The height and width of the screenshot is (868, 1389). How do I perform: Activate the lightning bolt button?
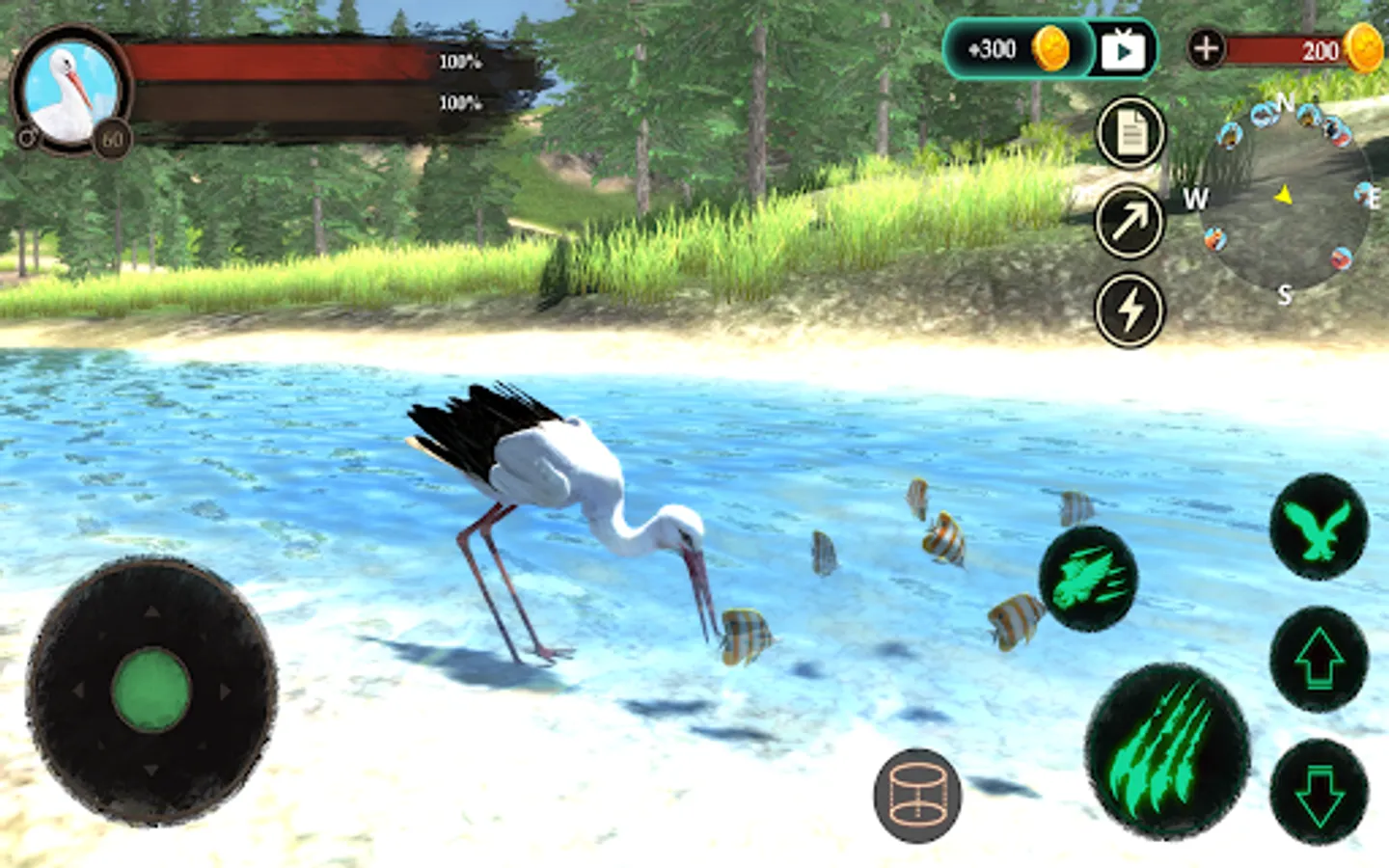1130,311
